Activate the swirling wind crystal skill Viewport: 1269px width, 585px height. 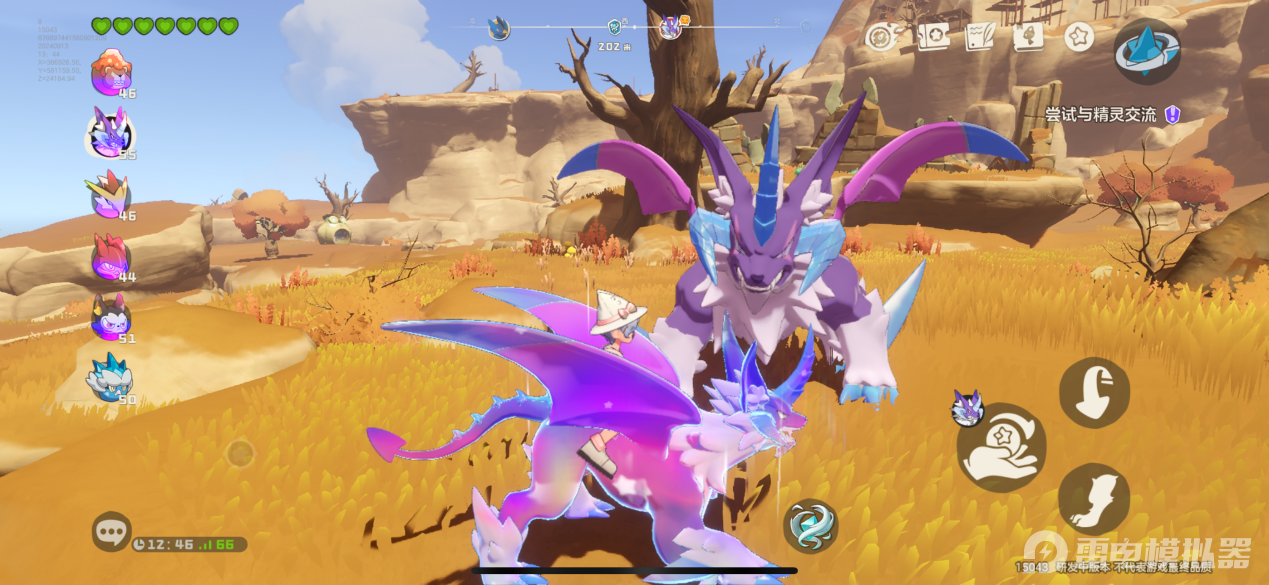click(810, 525)
